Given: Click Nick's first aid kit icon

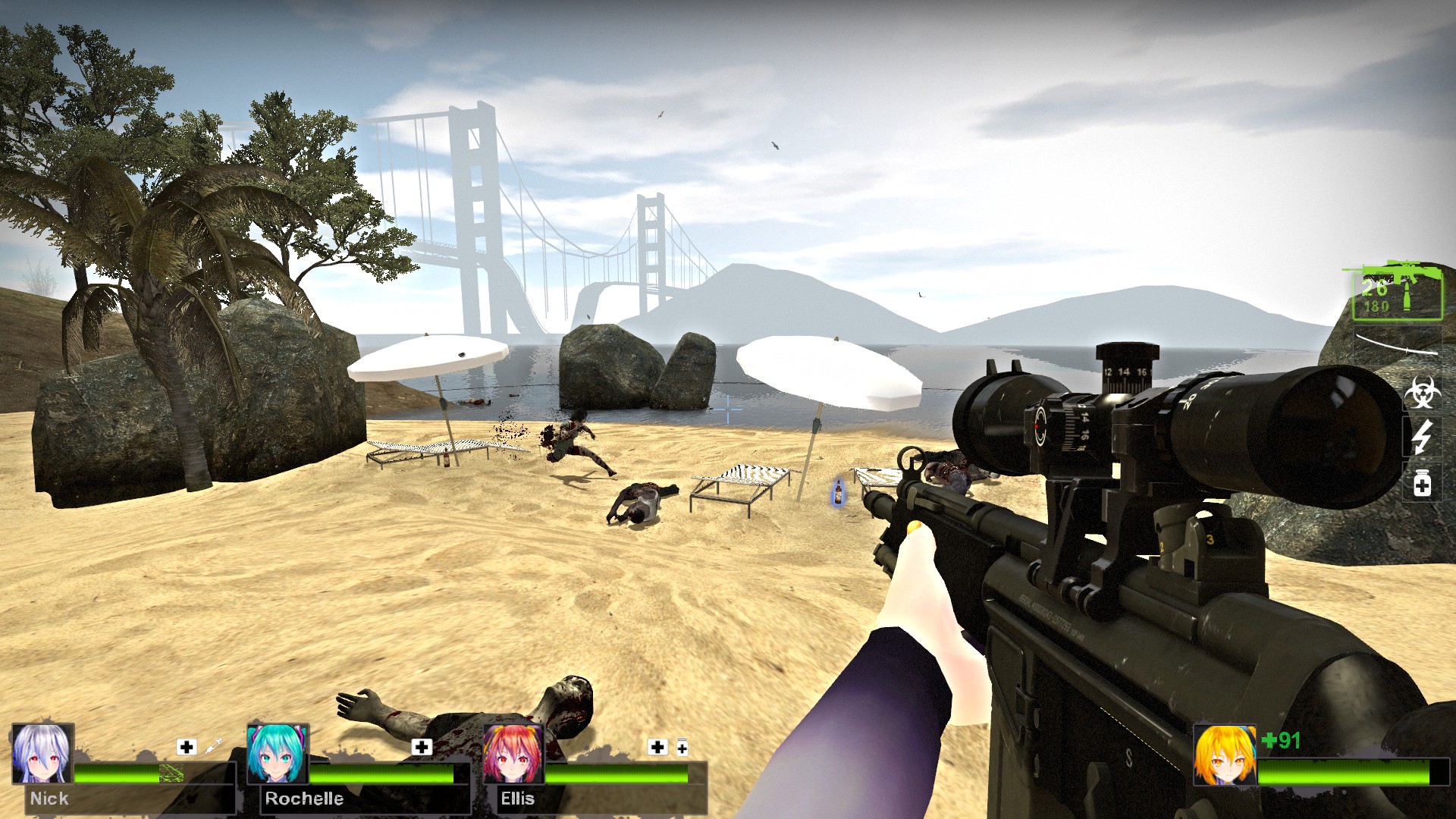Looking at the screenshot, I should click(187, 747).
